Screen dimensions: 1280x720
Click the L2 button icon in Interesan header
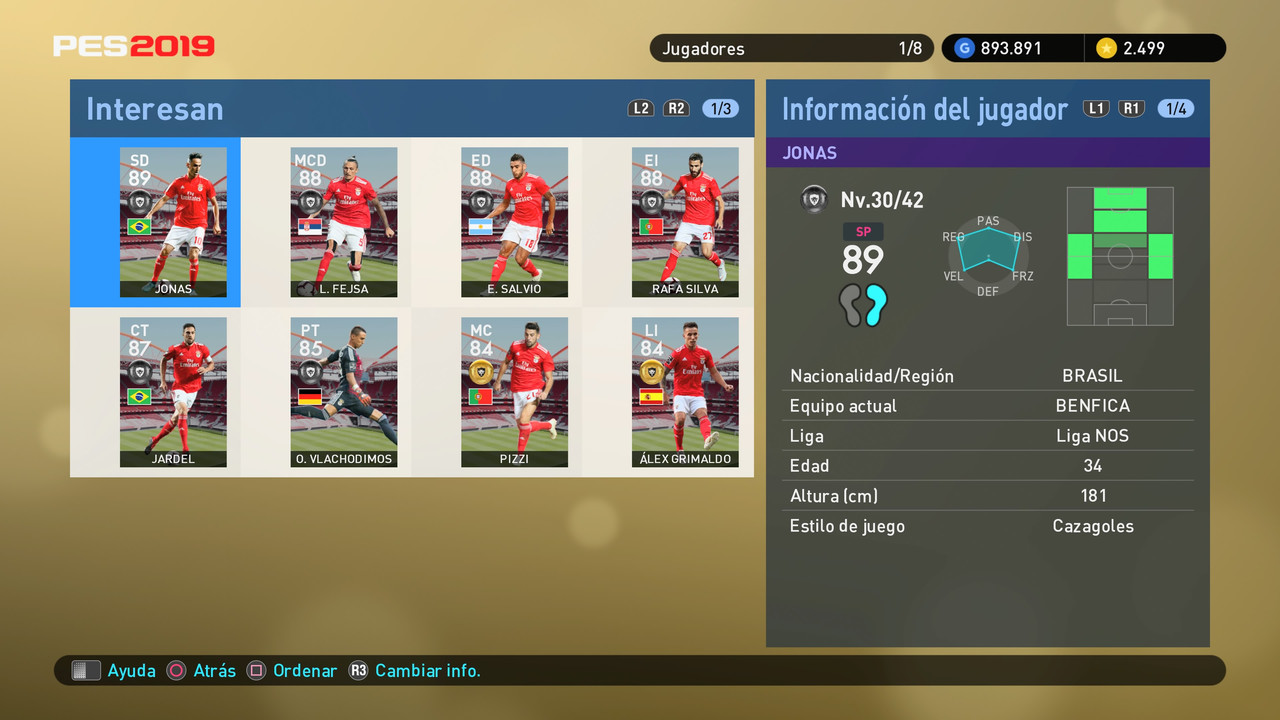pos(641,108)
